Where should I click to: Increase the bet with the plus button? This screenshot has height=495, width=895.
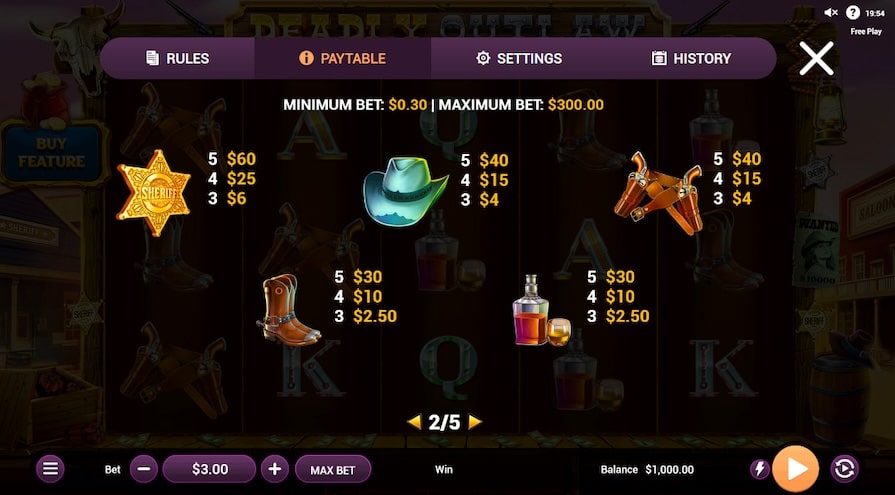point(275,468)
